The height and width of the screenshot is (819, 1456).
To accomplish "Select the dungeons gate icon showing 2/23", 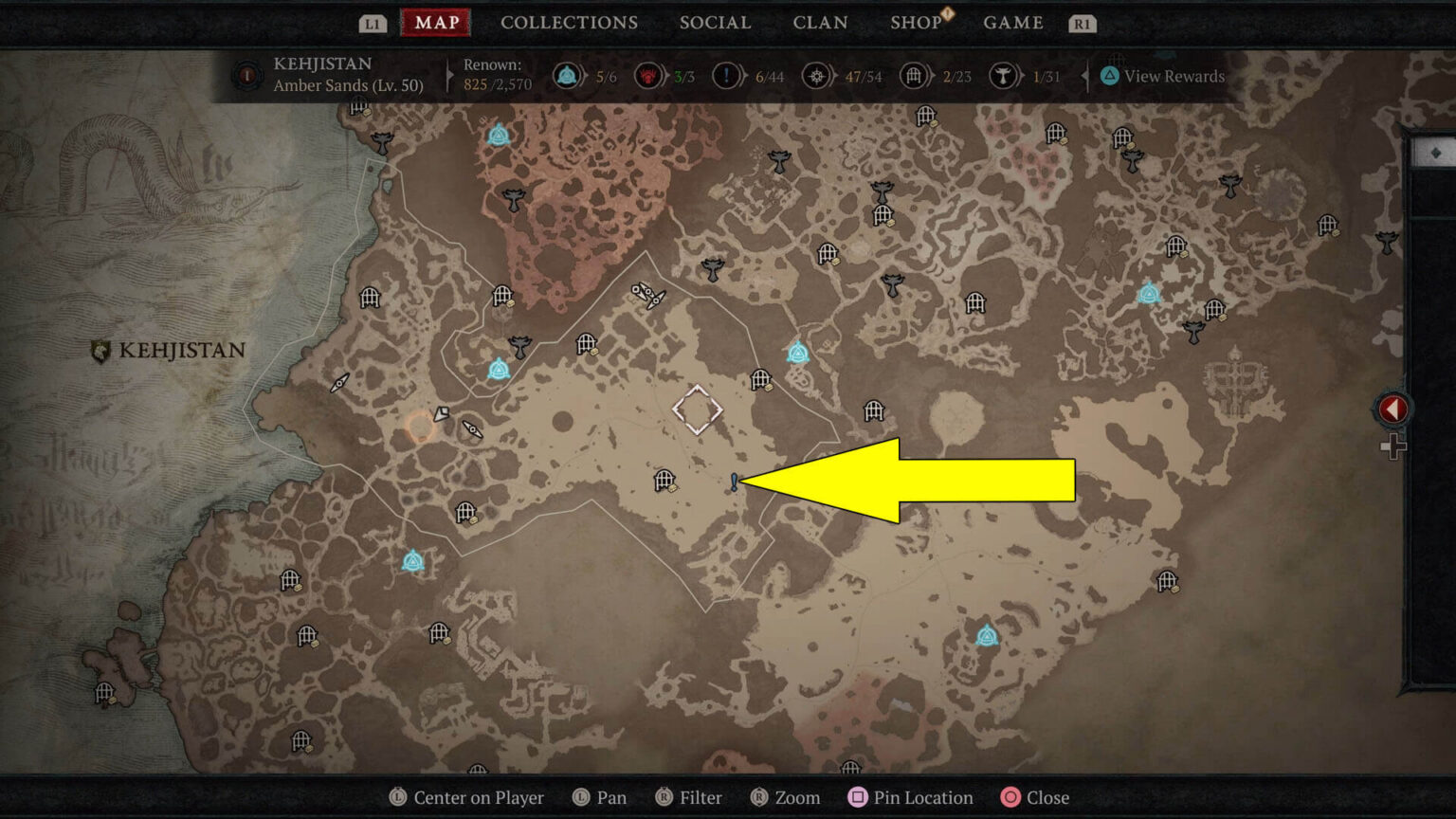I will (915, 76).
